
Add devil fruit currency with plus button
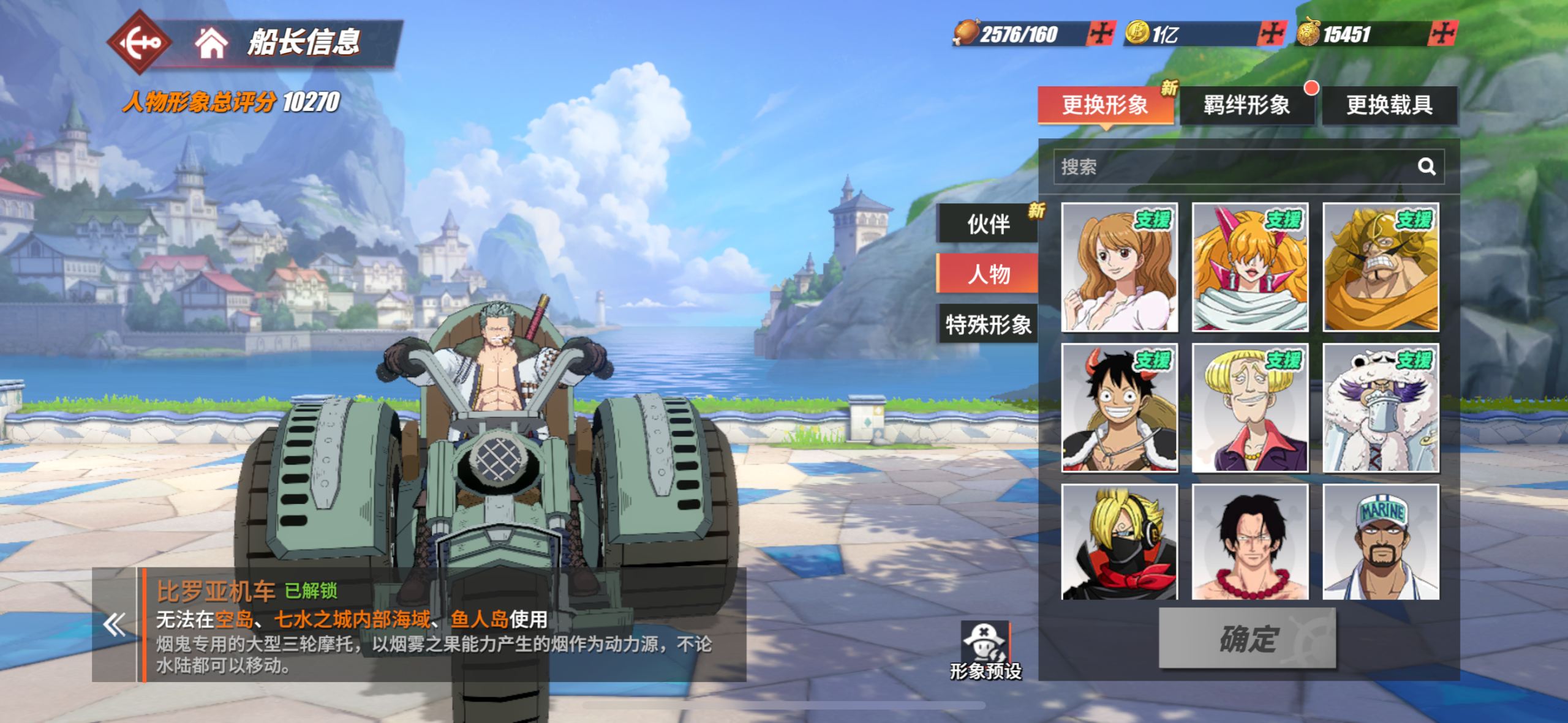coord(1443,34)
